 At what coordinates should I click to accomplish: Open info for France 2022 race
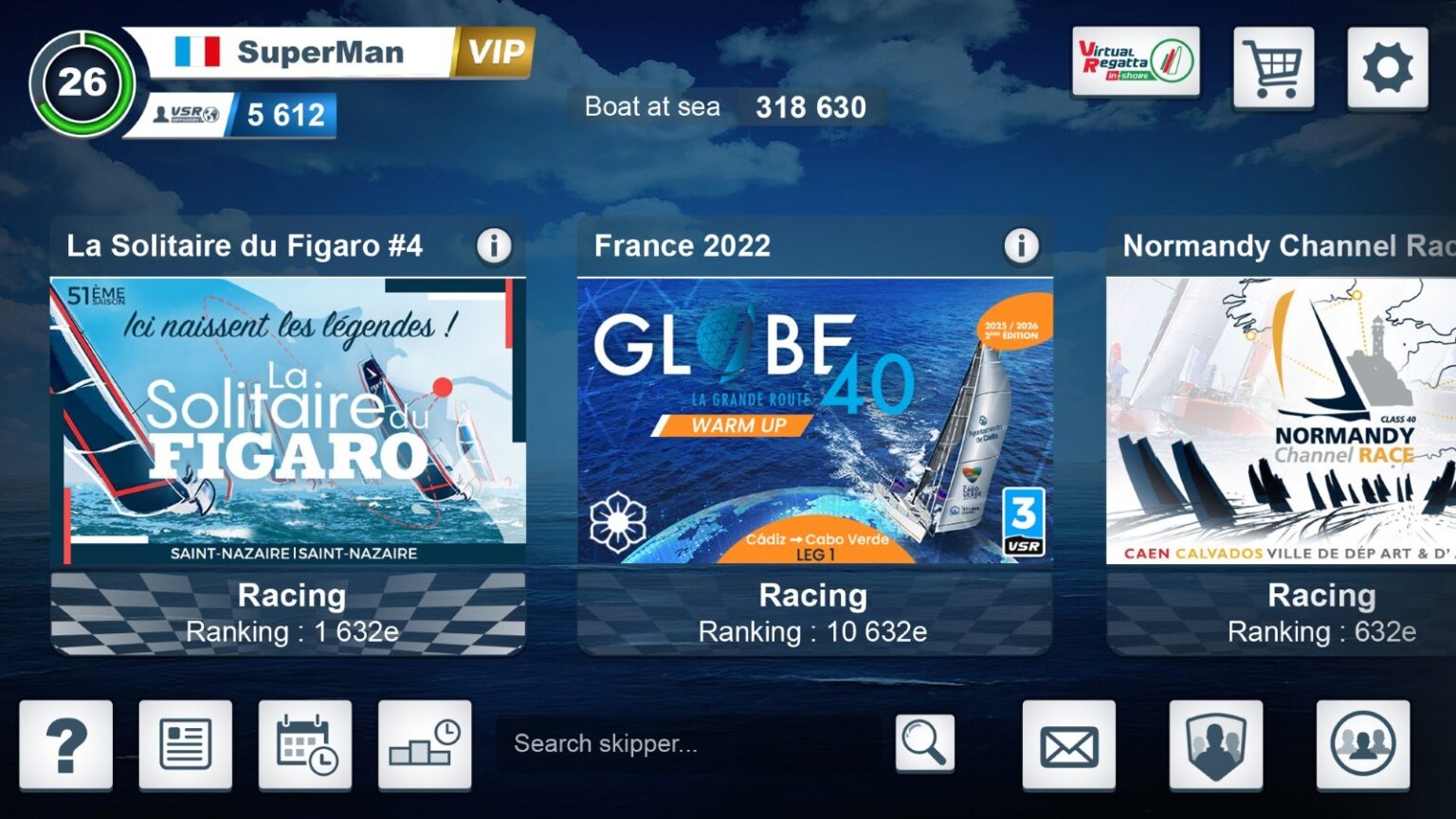(x=1020, y=245)
